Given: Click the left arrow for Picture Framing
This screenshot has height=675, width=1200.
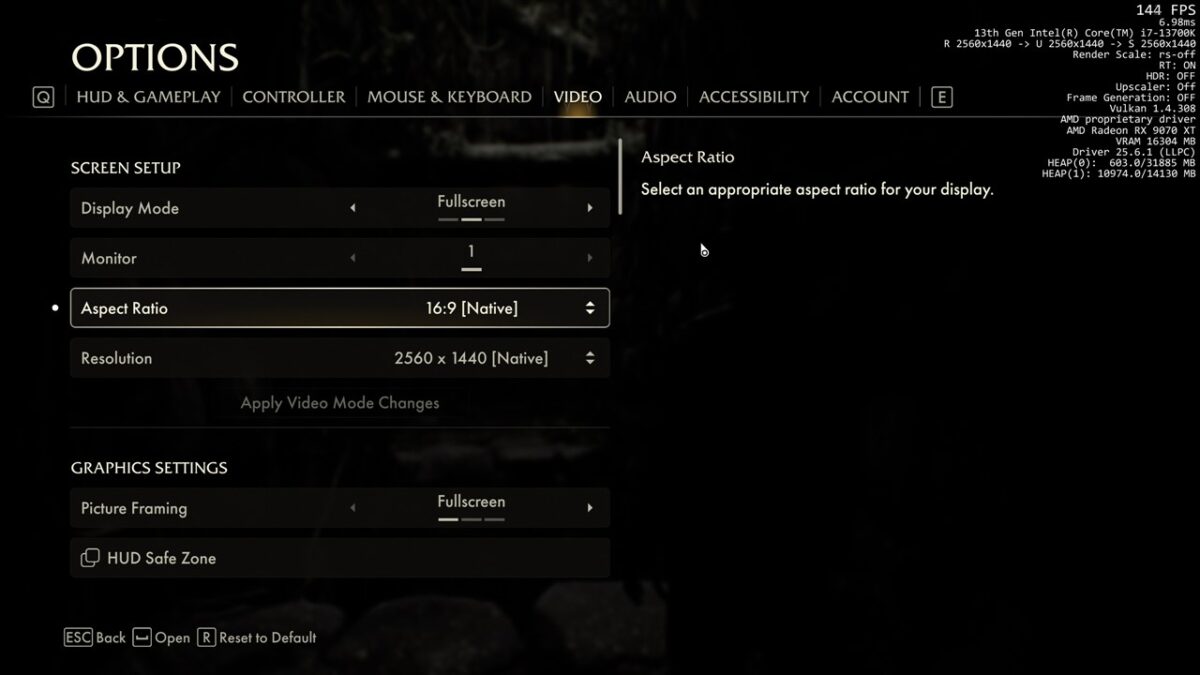Looking at the screenshot, I should pos(352,508).
